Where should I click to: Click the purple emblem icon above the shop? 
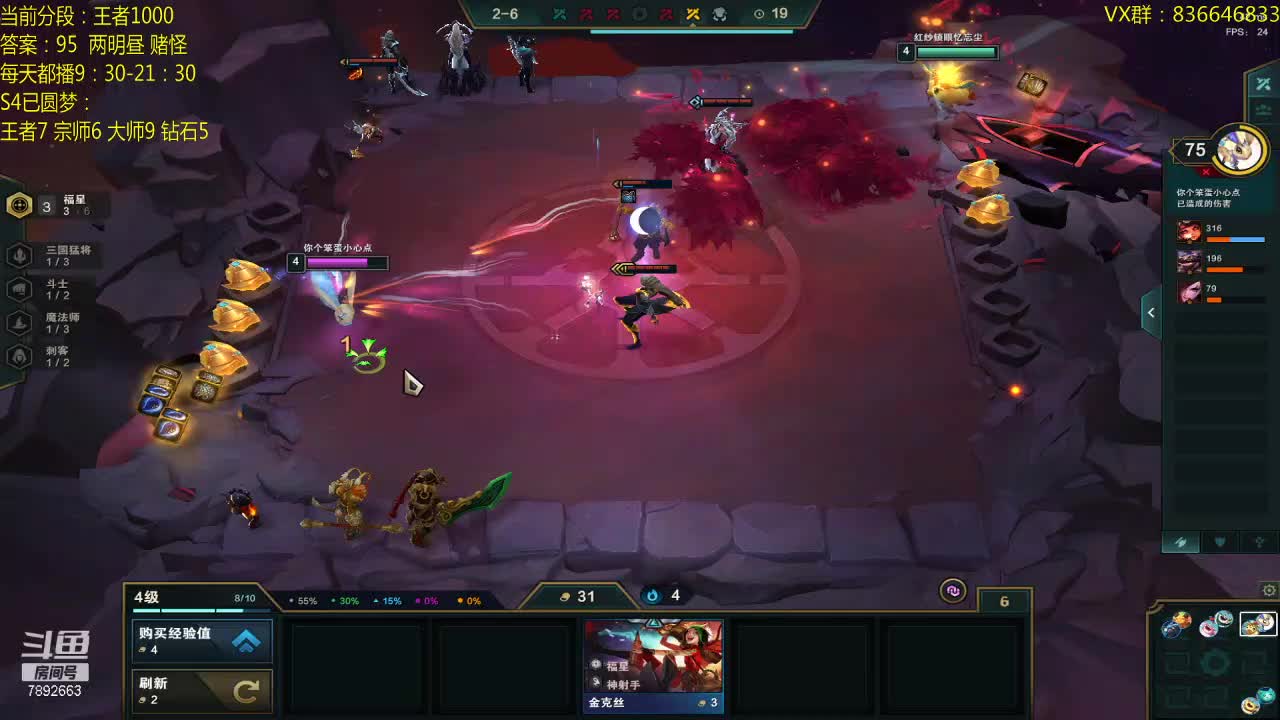click(953, 591)
